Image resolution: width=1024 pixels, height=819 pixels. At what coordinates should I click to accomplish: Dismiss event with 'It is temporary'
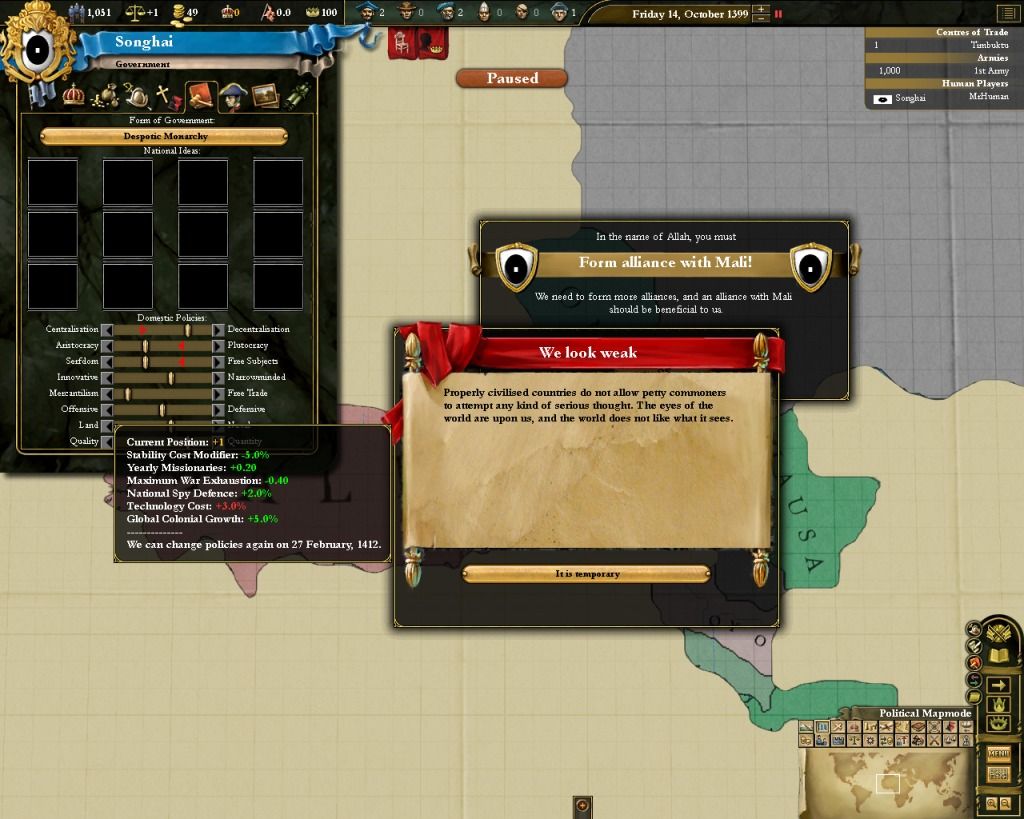pos(586,574)
